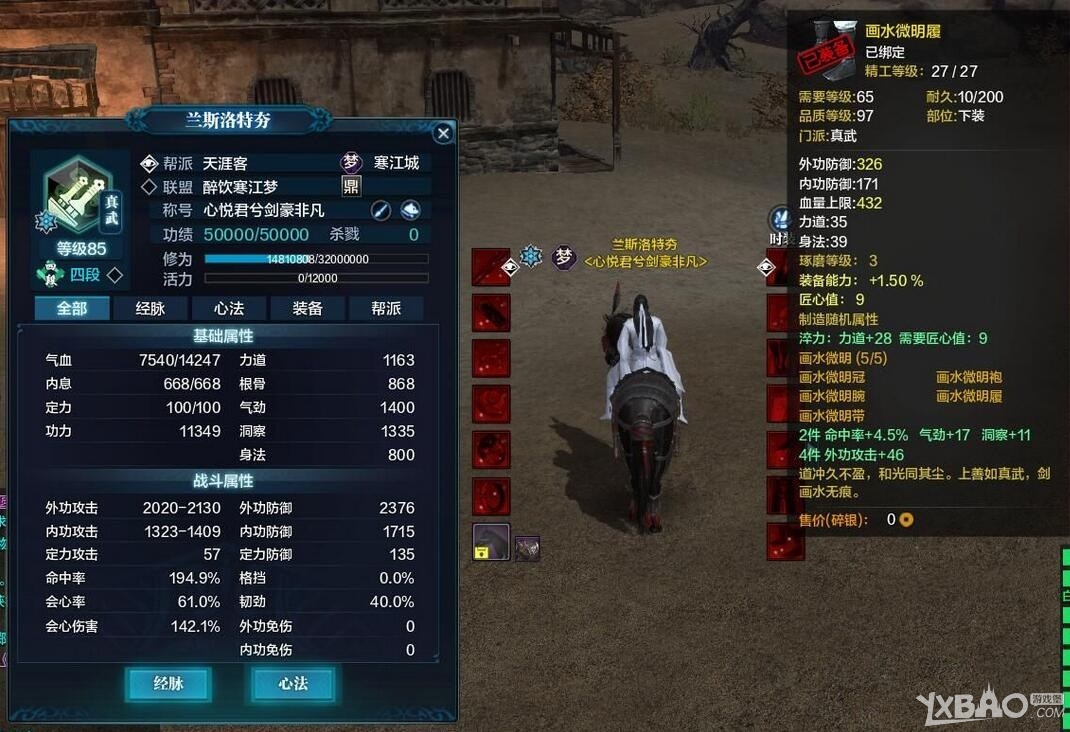Click the bottom 经脉 button
Screen dimensions: 1070x732
[169, 684]
